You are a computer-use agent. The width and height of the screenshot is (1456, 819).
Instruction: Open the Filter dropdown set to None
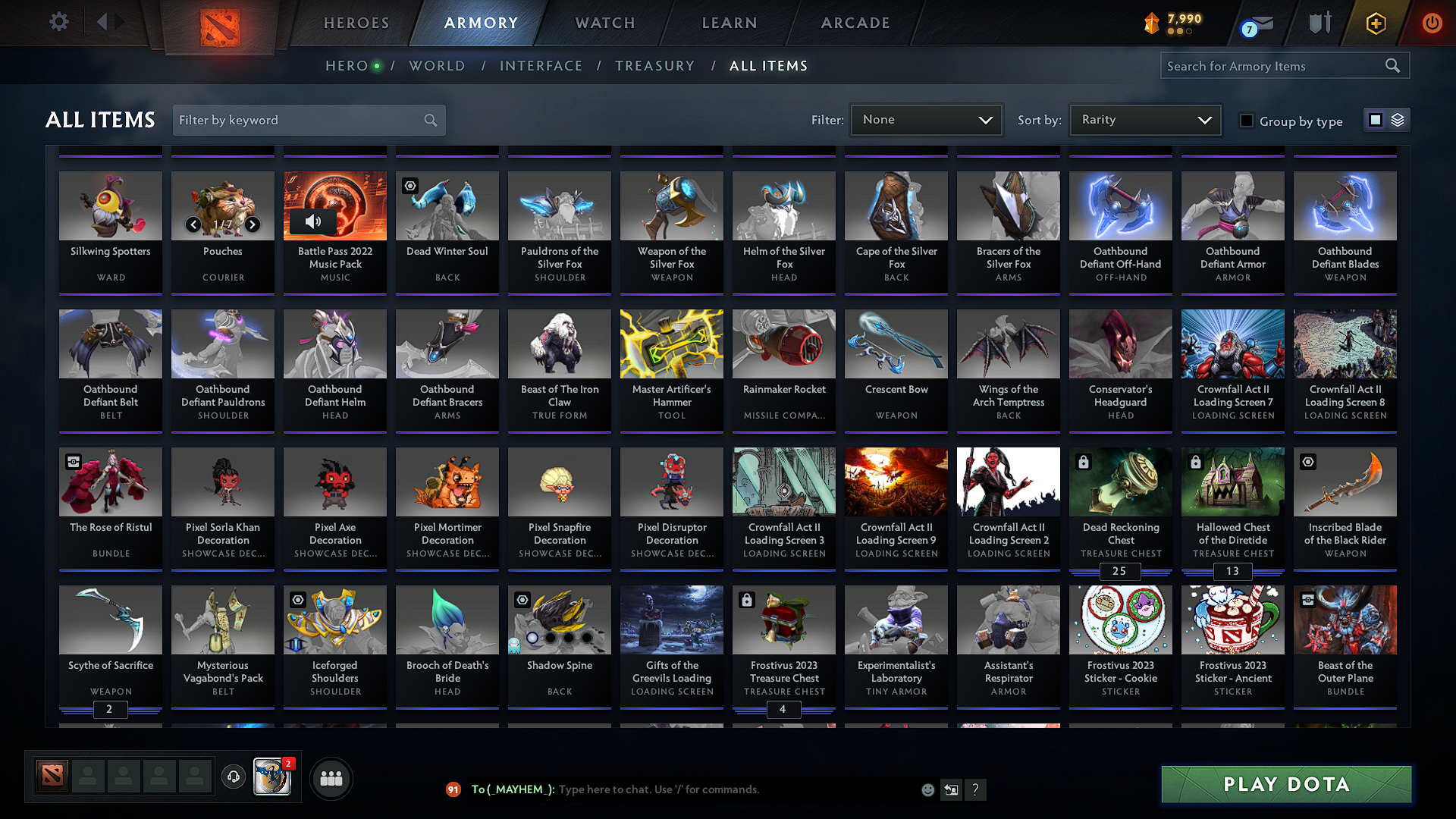(926, 119)
